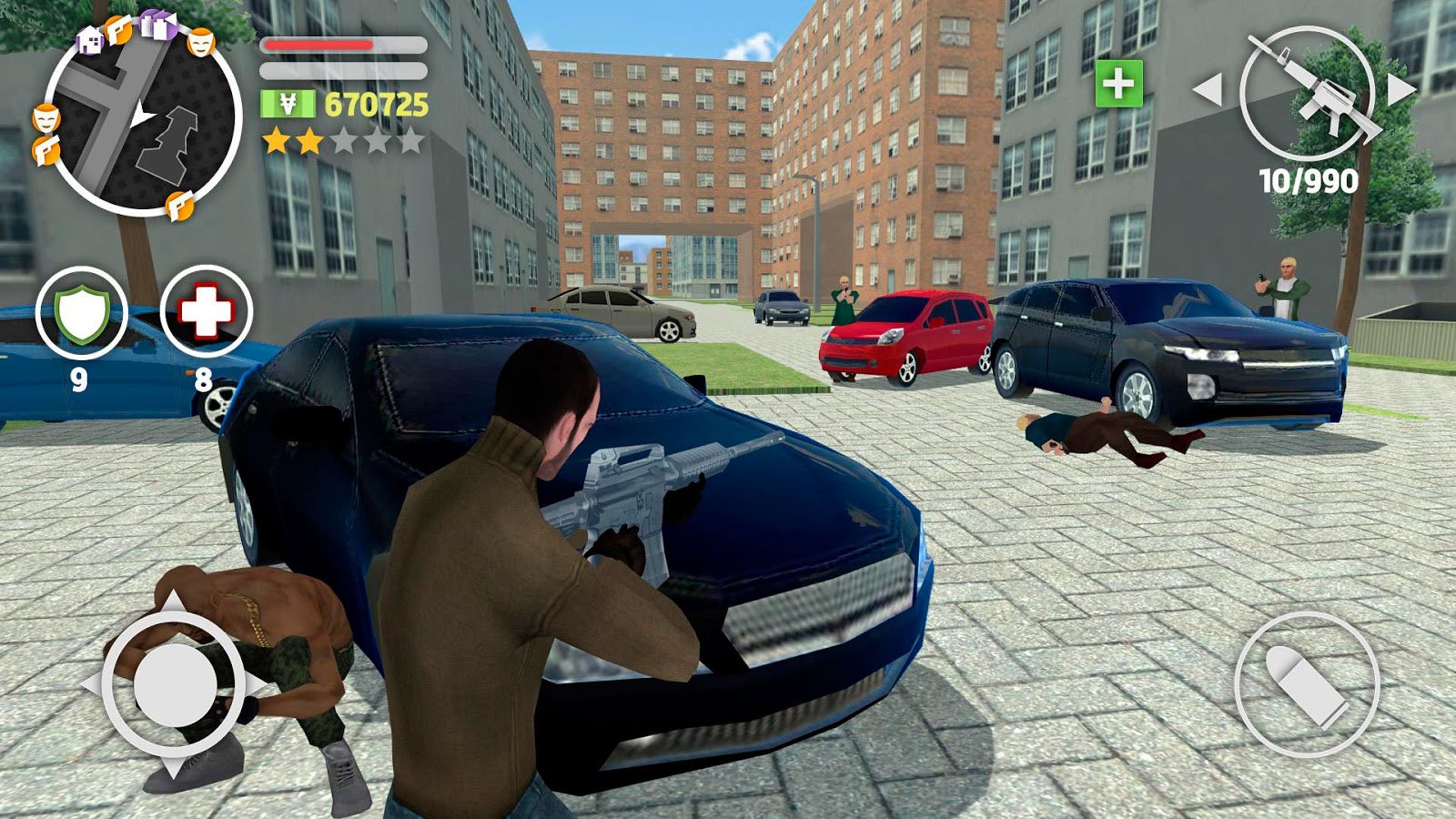This screenshot has width=1456, height=819.
Task: Switch to the previous weapon arrow
Action: 1207,89
